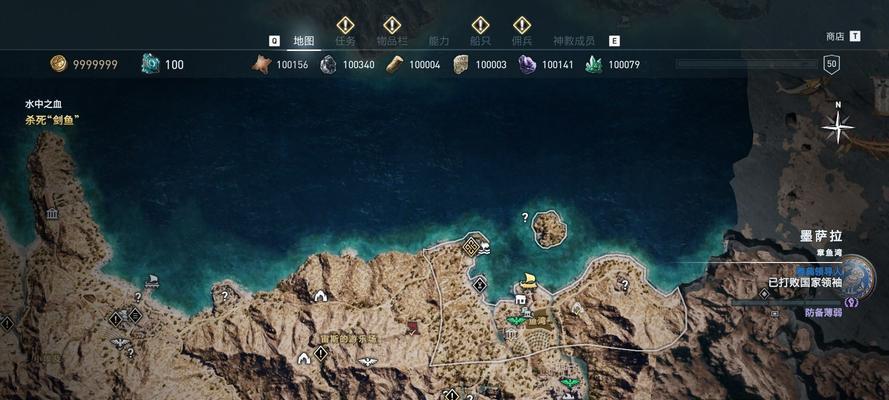This screenshot has height=400, width=889.
Task: Show the 神教成员 (Cultists) tab
Action: point(573,41)
